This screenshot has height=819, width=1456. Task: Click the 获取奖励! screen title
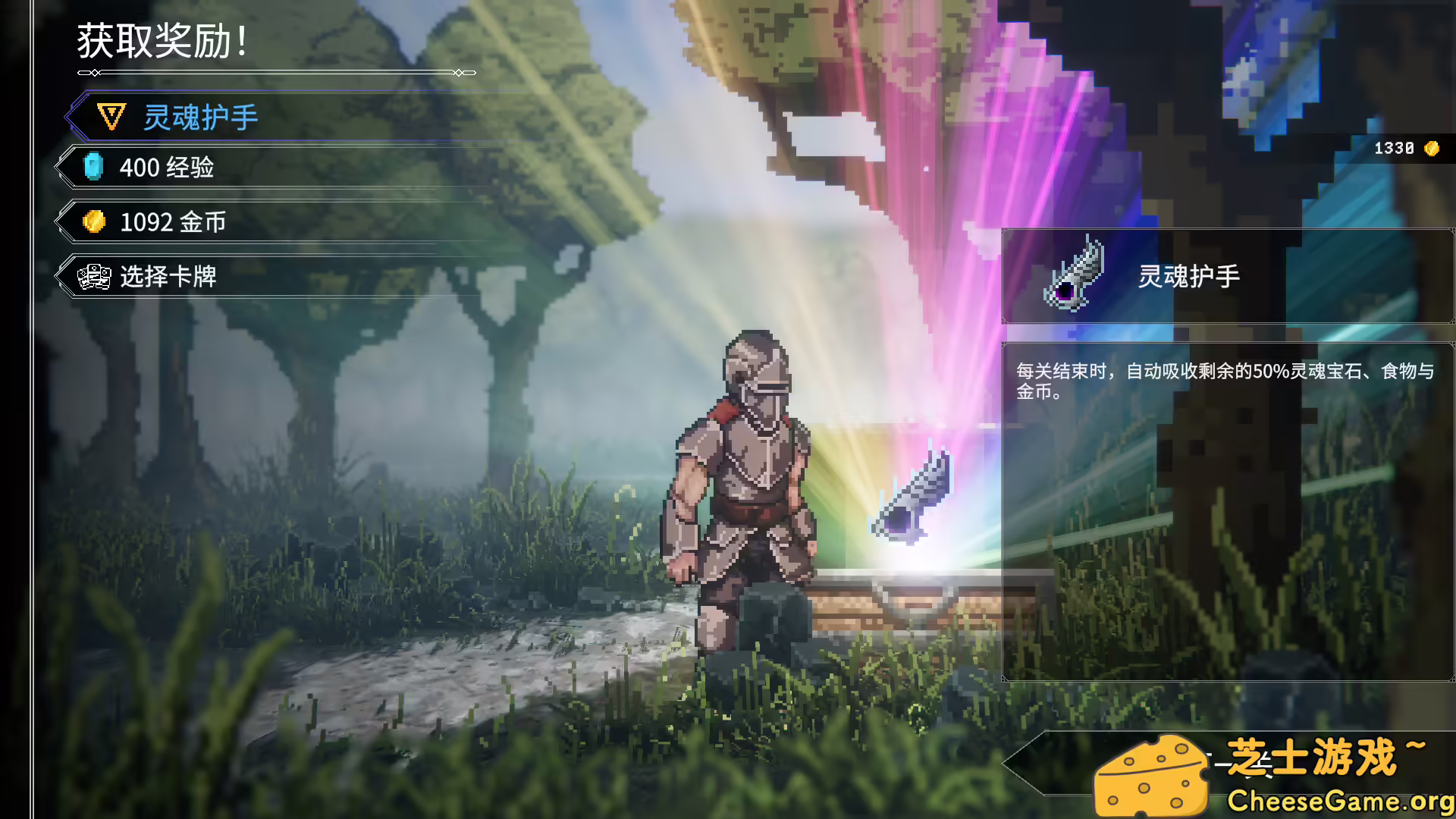pos(163,42)
